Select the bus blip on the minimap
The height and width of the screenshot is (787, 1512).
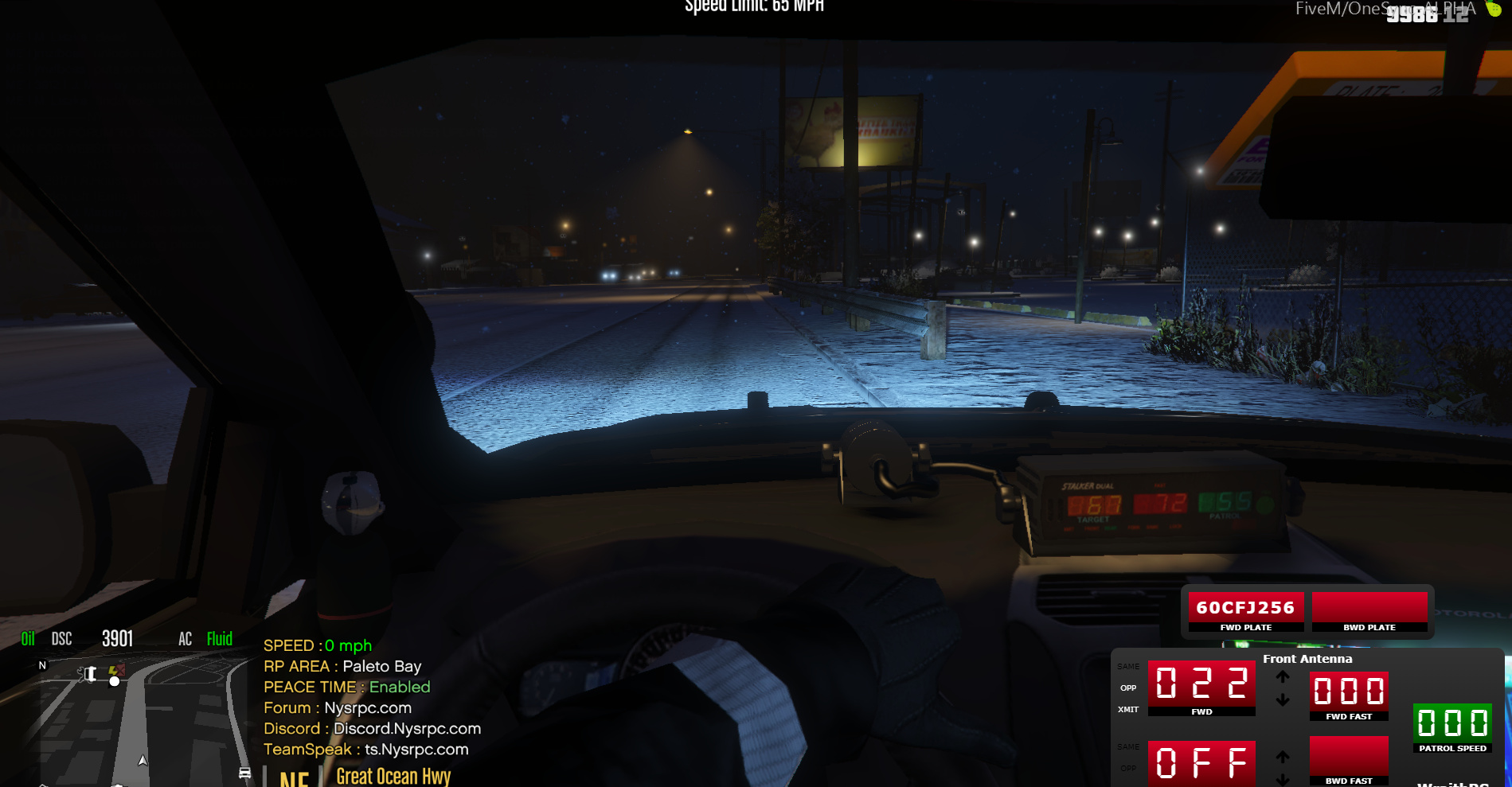coord(244,773)
